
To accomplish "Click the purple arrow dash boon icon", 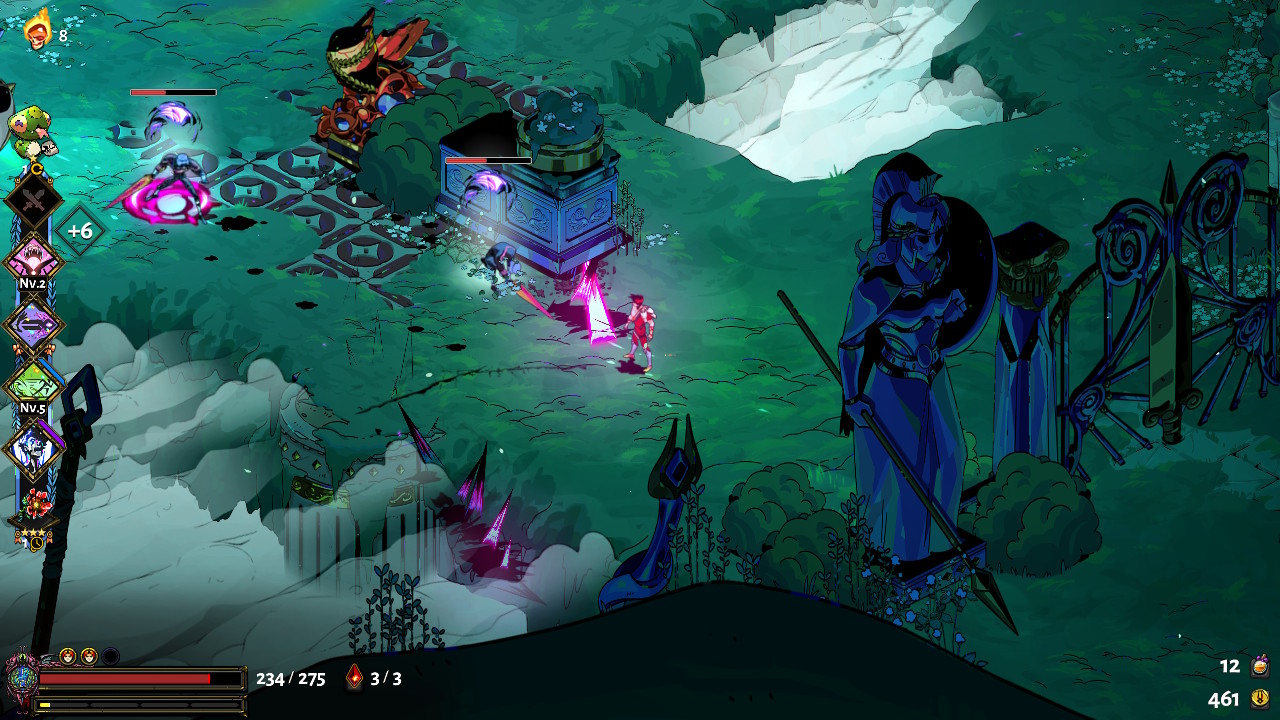I will pos(34,324).
